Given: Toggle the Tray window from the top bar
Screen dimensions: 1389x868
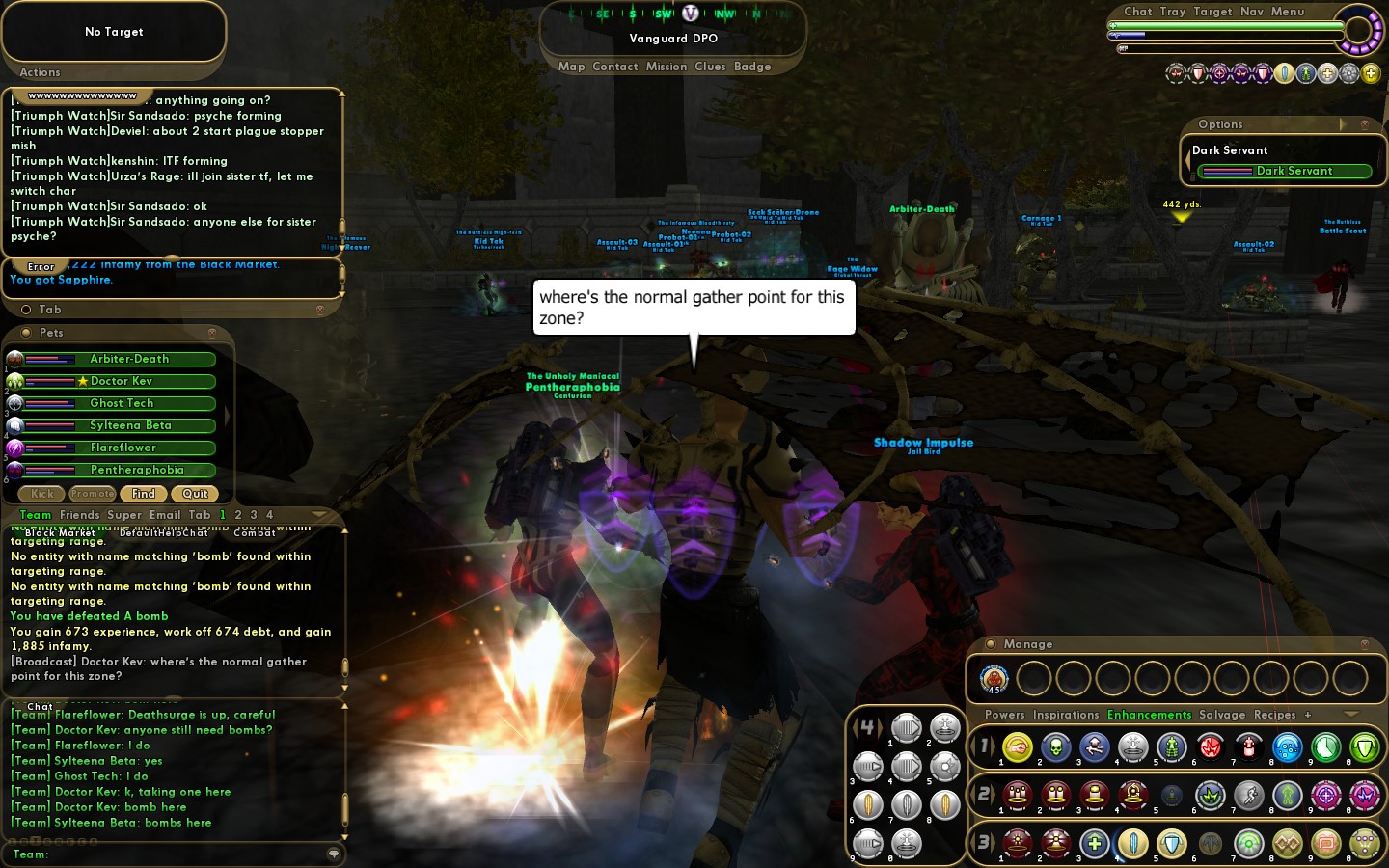Looking at the screenshot, I should (x=1173, y=12).
